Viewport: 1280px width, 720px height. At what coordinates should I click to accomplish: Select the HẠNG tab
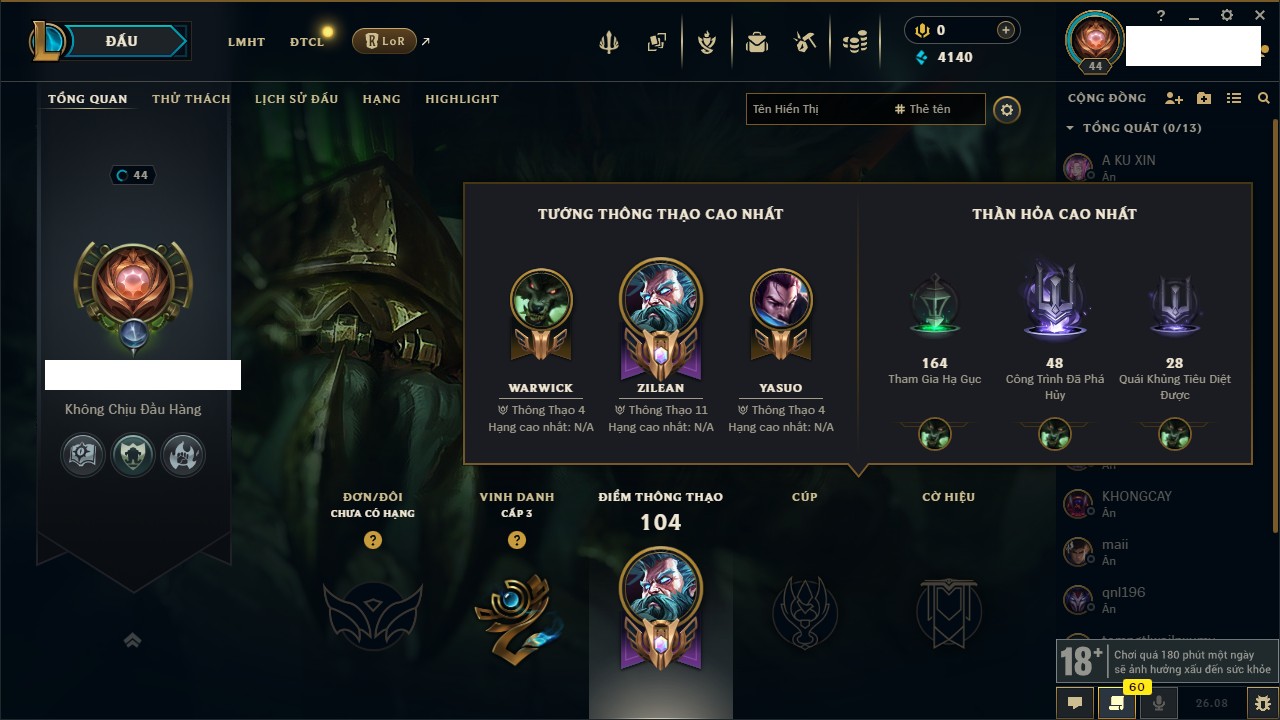(381, 99)
